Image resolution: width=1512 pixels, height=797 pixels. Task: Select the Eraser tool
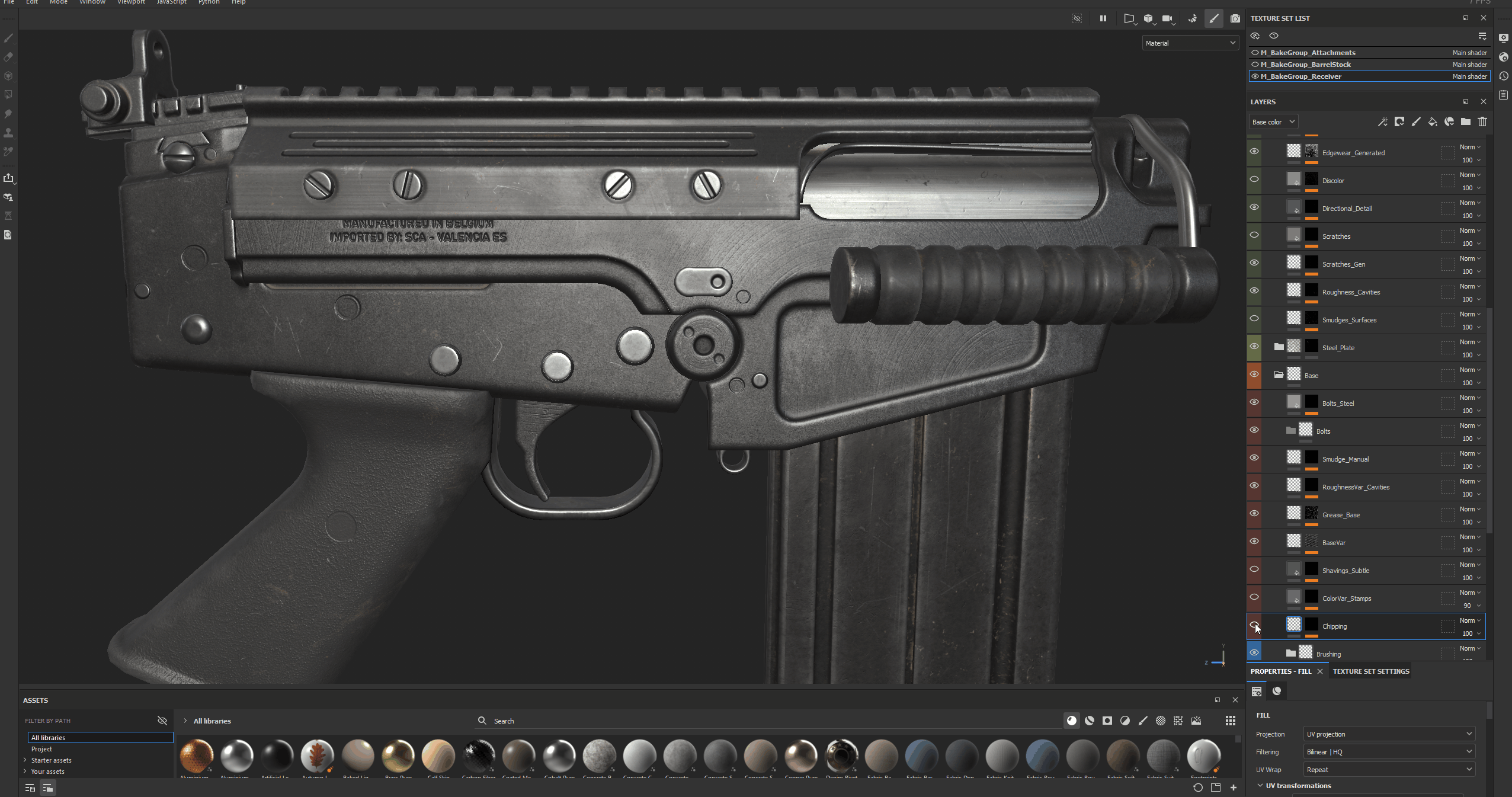8,57
